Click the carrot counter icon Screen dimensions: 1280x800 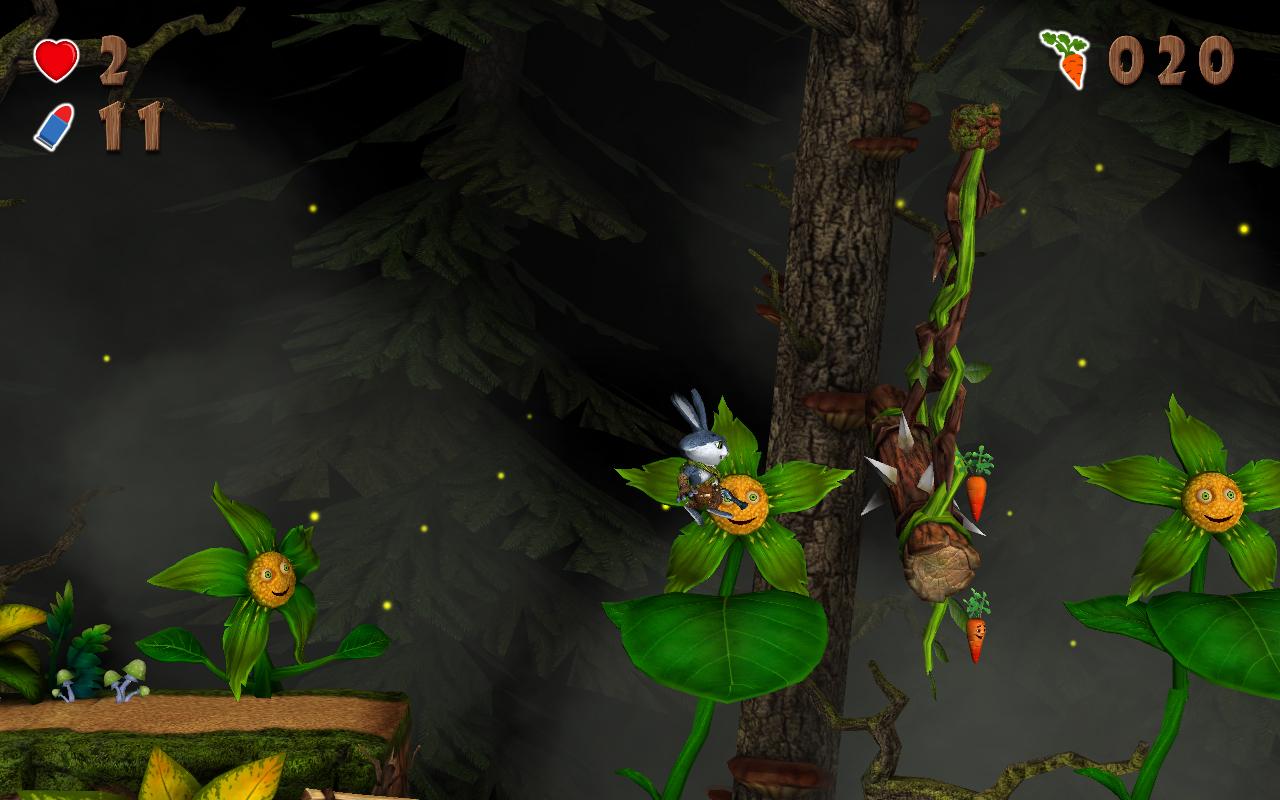click(x=1066, y=58)
